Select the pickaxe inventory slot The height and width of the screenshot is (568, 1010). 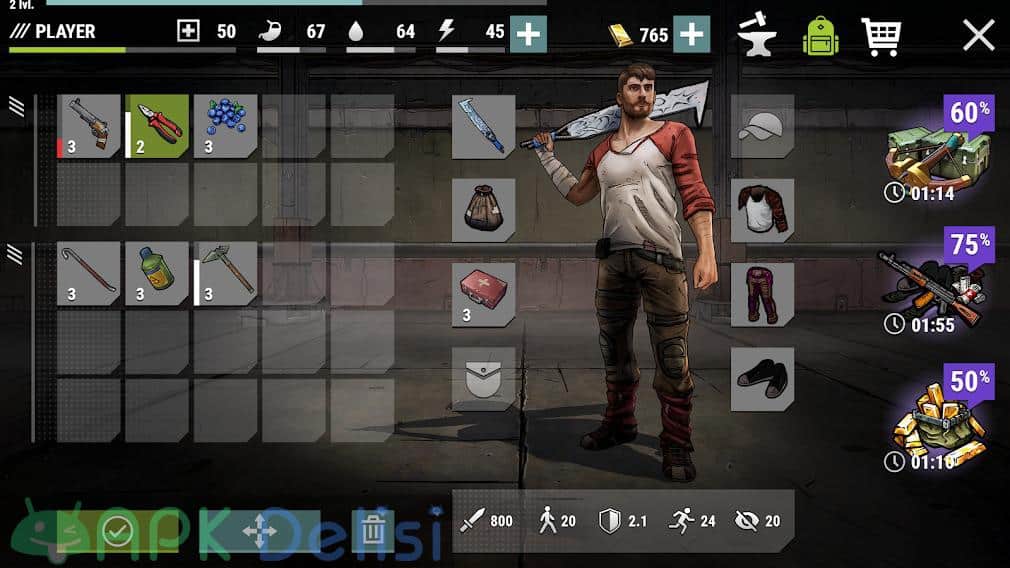(x=225, y=273)
